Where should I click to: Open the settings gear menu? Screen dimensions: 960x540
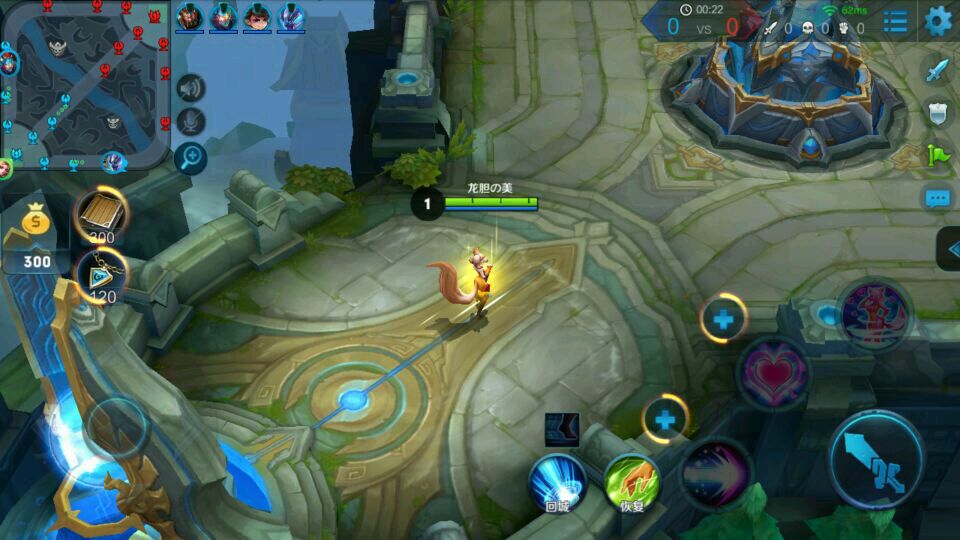pyautogui.click(x=937, y=20)
